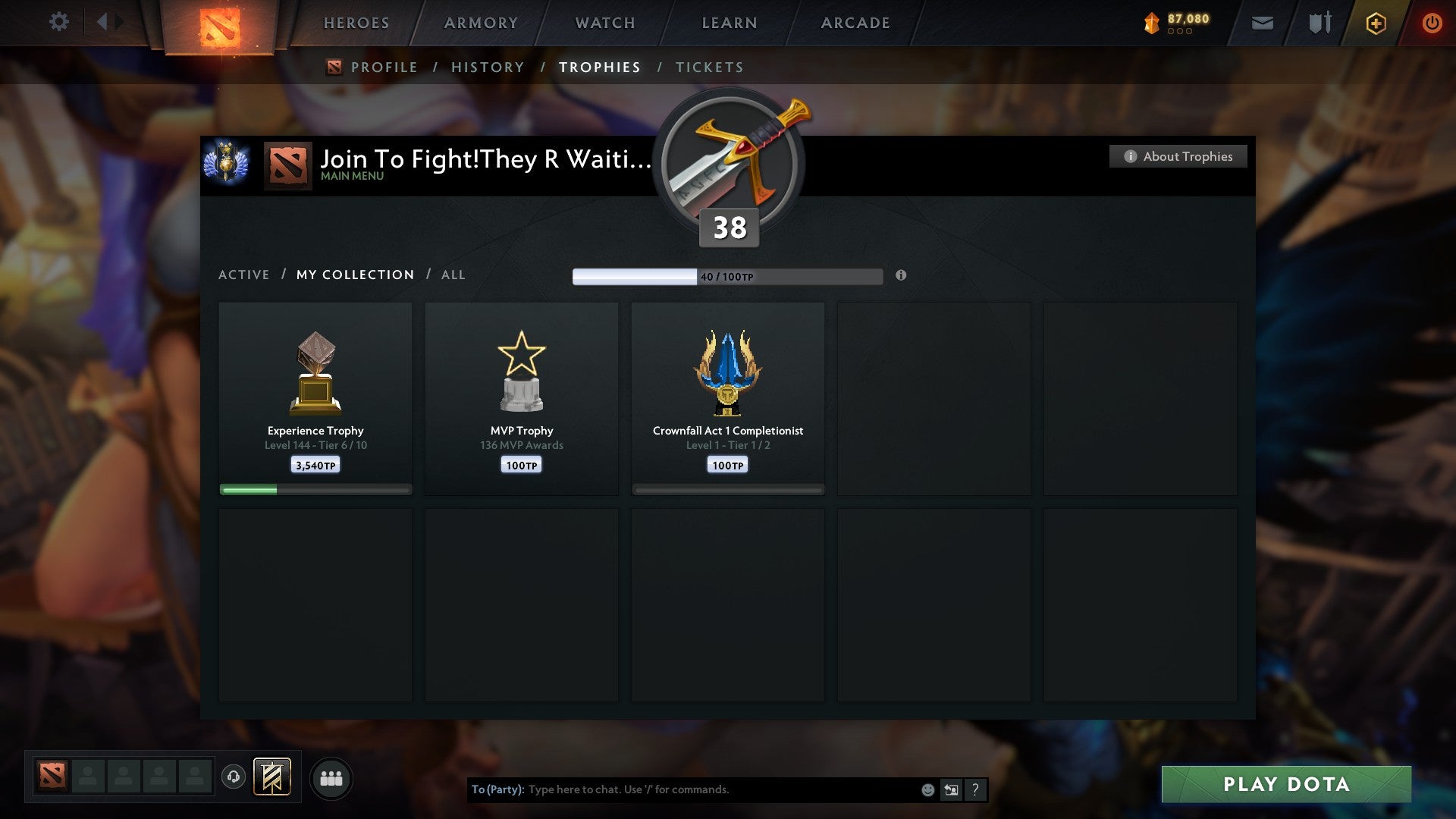Select the Experience Trophy card
This screenshot has height=819, width=1456.
point(315,394)
